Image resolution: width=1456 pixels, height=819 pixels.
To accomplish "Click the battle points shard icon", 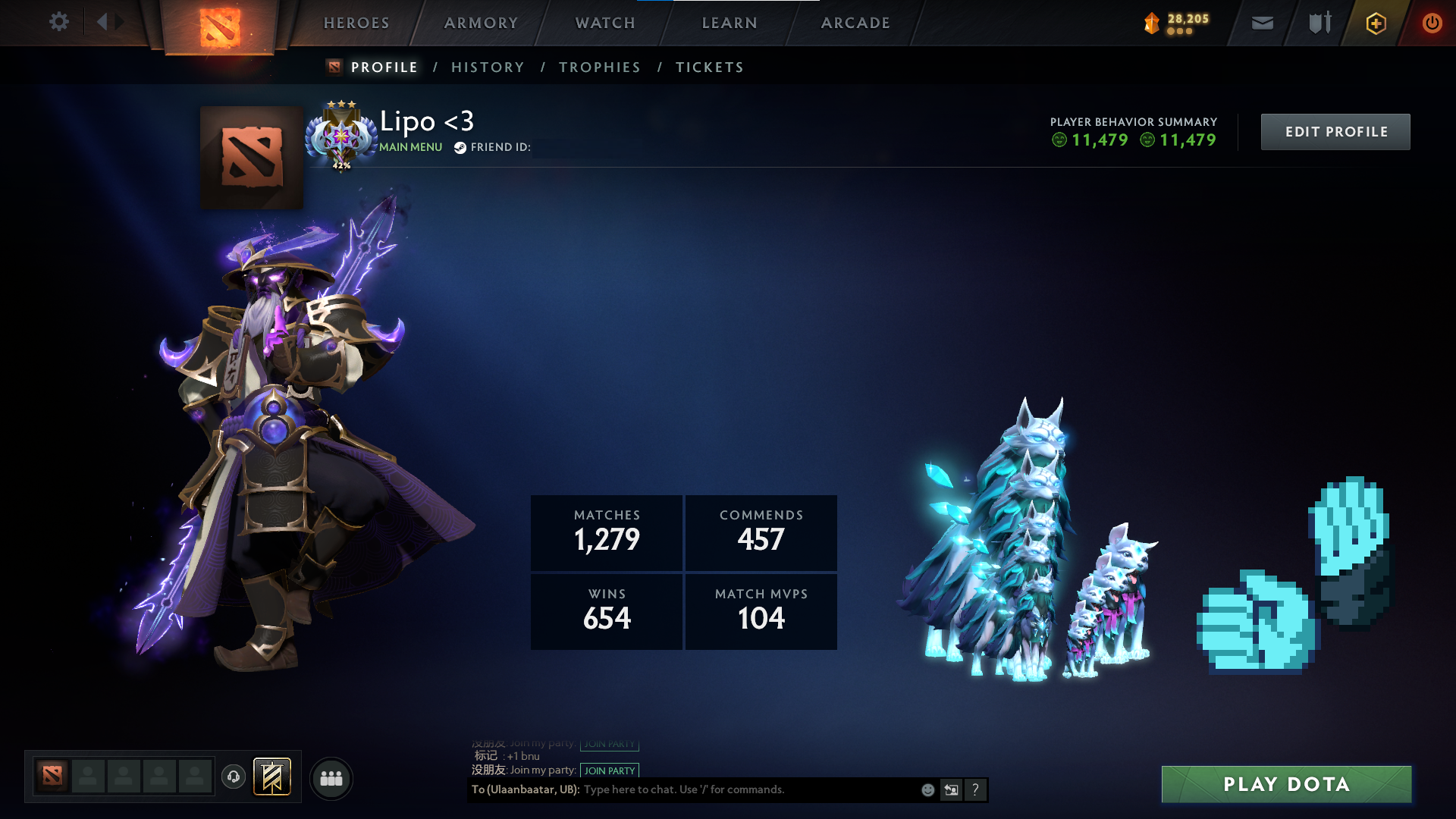I will pyautogui.click(x=1153, y=23).
